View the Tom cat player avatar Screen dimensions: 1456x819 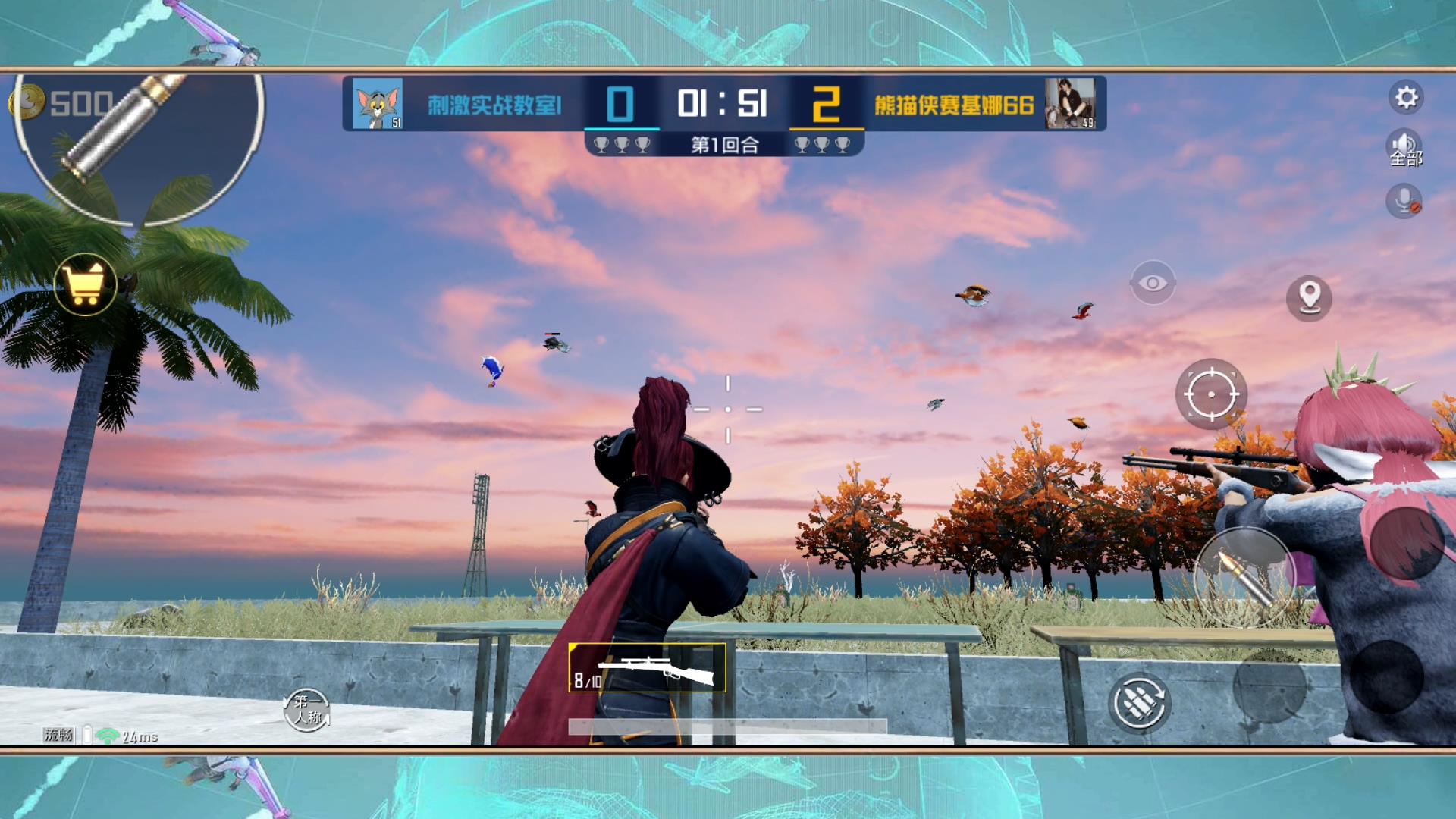tap(377, 104)
